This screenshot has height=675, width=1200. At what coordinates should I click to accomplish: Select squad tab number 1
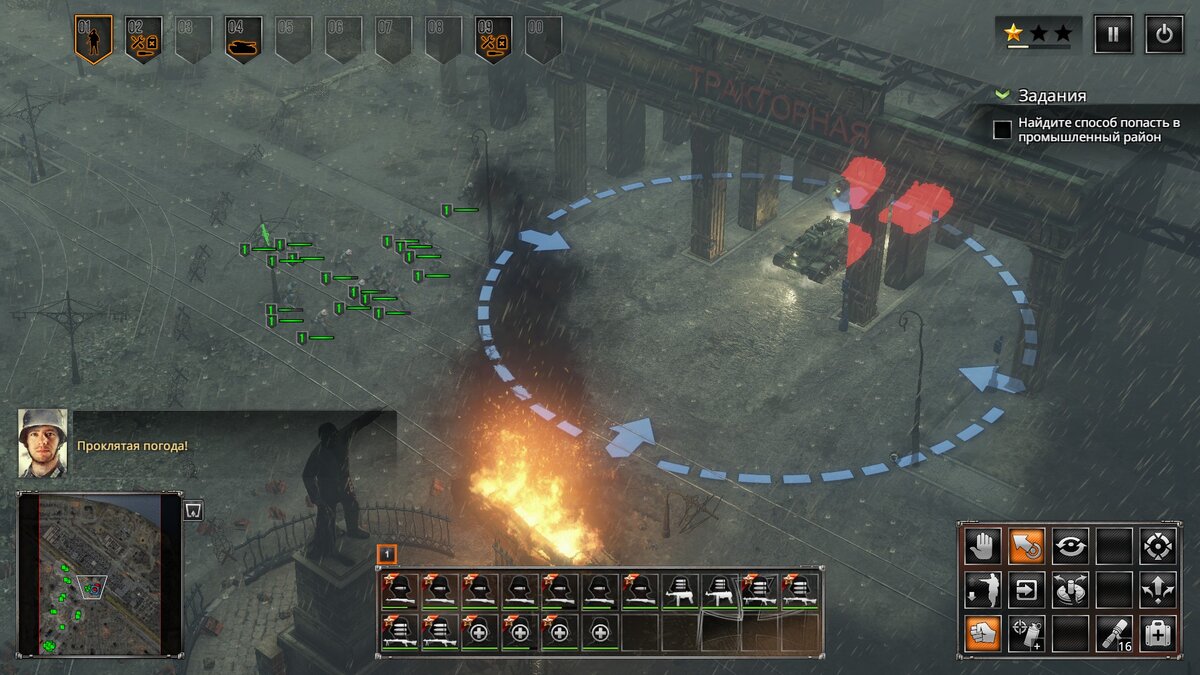387,553
